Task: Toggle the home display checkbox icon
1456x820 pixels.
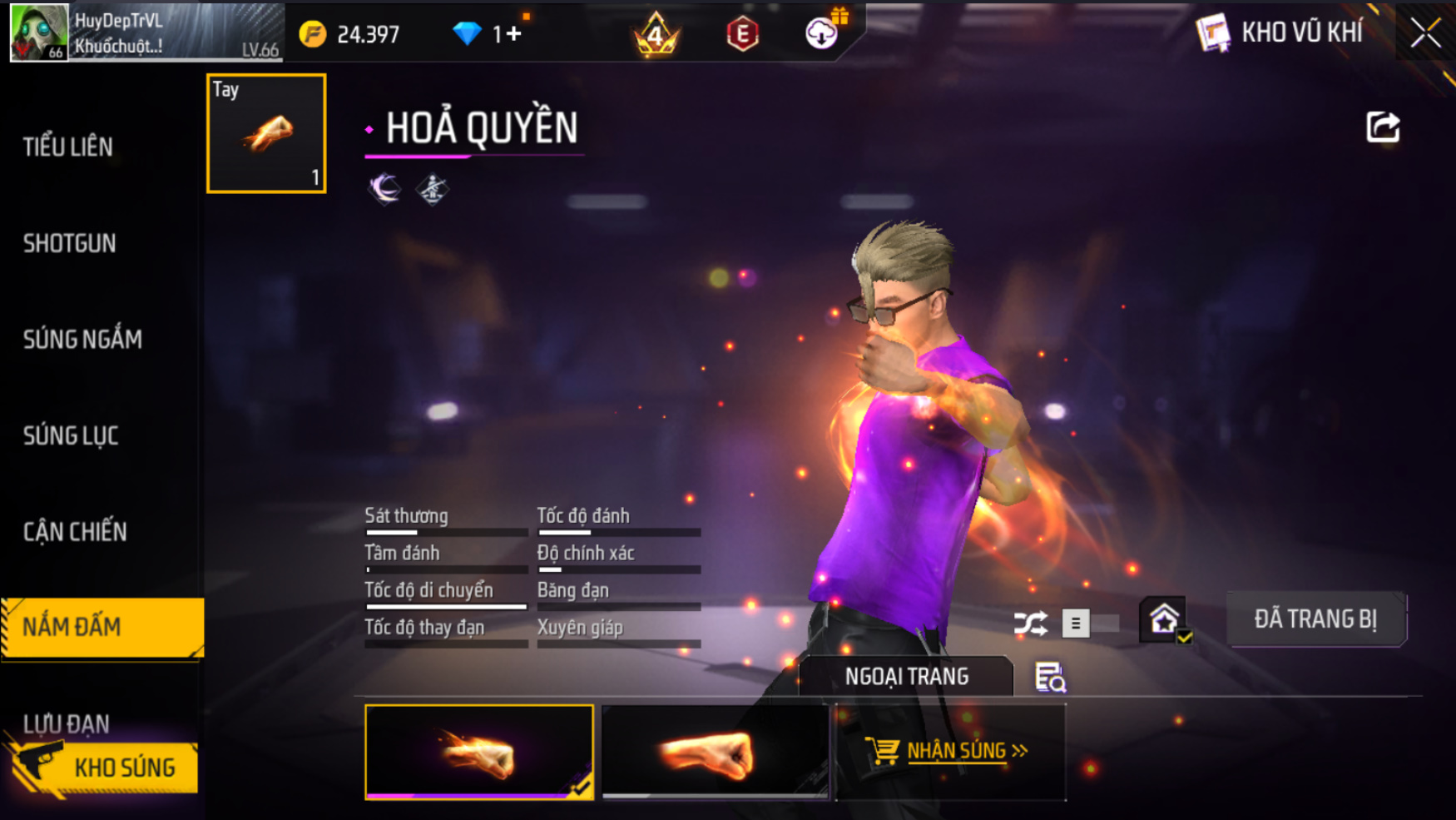Action: (x=1164, y=620)
